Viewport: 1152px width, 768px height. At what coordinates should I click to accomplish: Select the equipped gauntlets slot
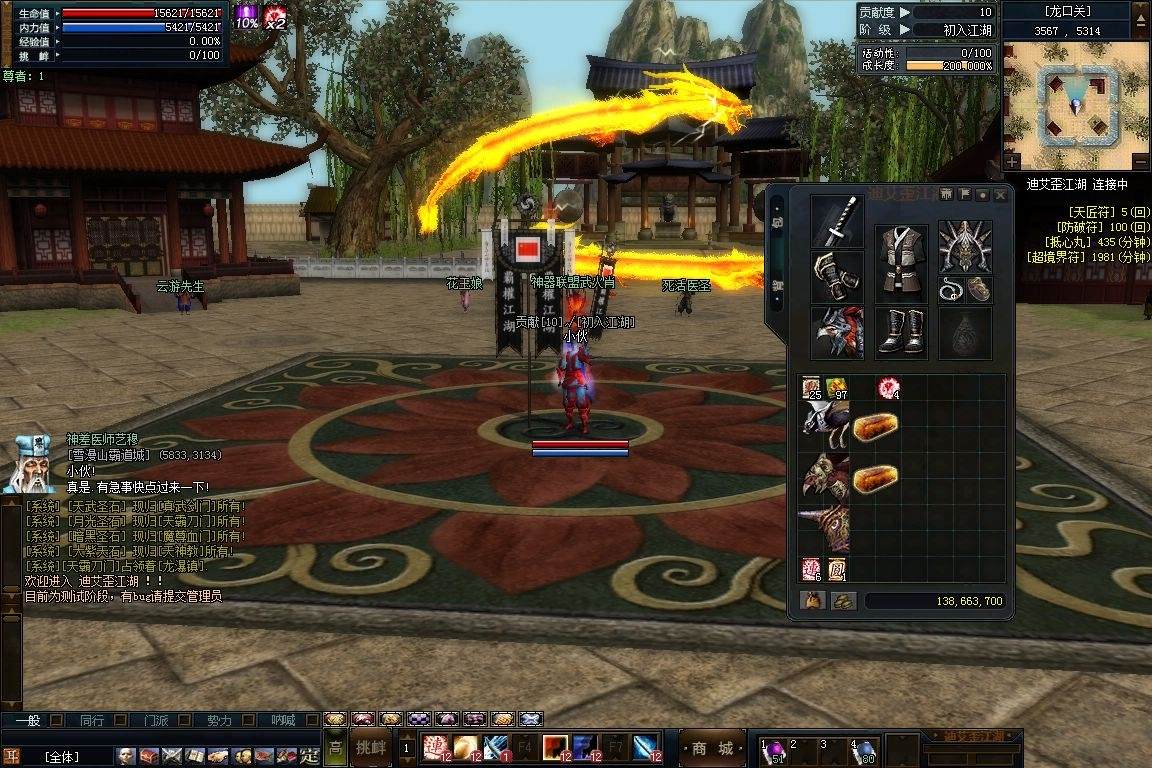click(837, 276)
